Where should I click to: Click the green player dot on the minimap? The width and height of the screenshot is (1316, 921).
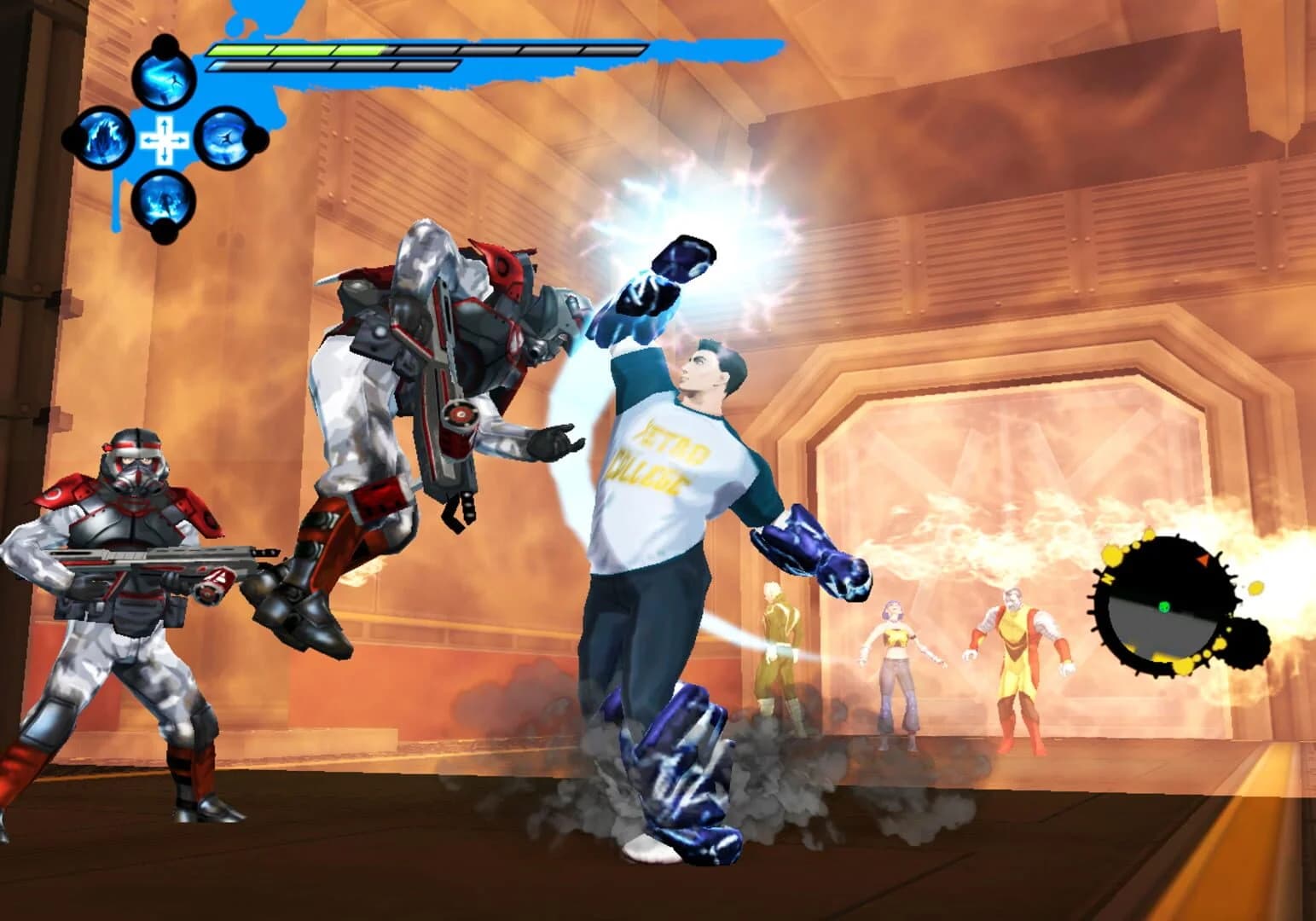coord(1164,606)
